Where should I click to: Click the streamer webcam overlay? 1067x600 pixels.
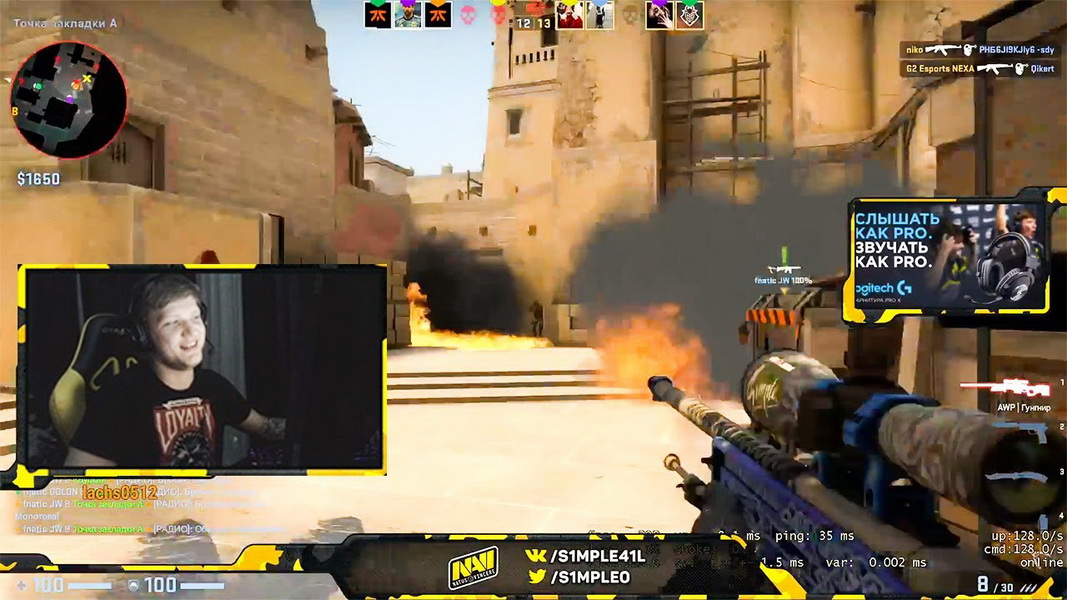(202, 367)
